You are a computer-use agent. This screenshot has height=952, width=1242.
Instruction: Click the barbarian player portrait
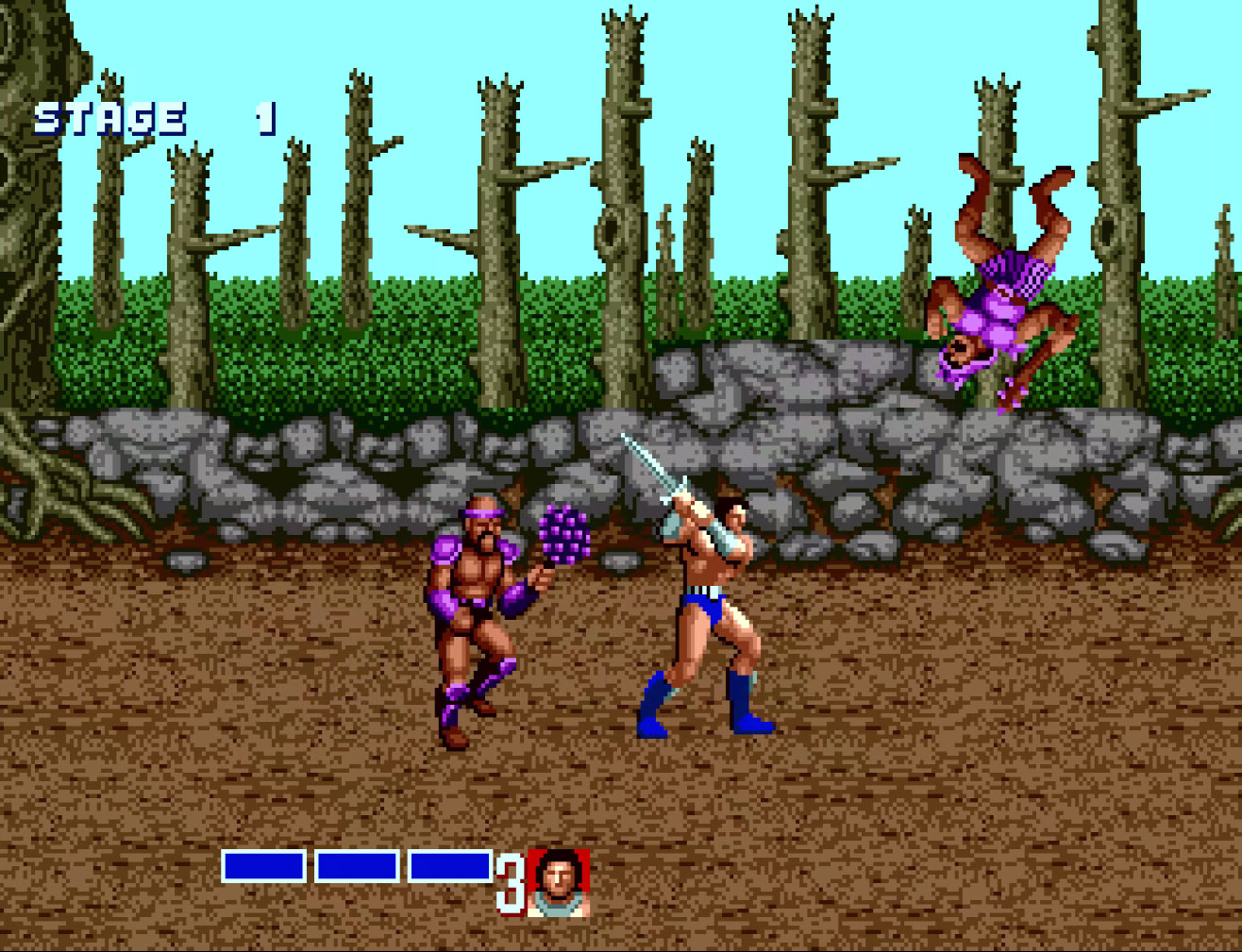click(559, 882)
